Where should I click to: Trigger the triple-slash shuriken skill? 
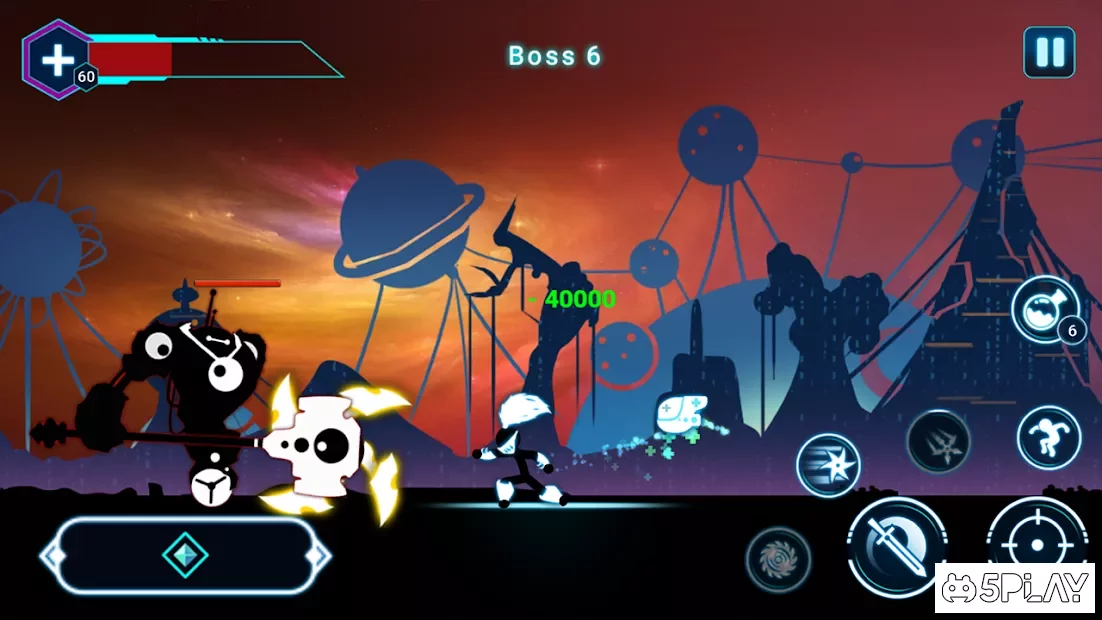[x=938, y=441]
